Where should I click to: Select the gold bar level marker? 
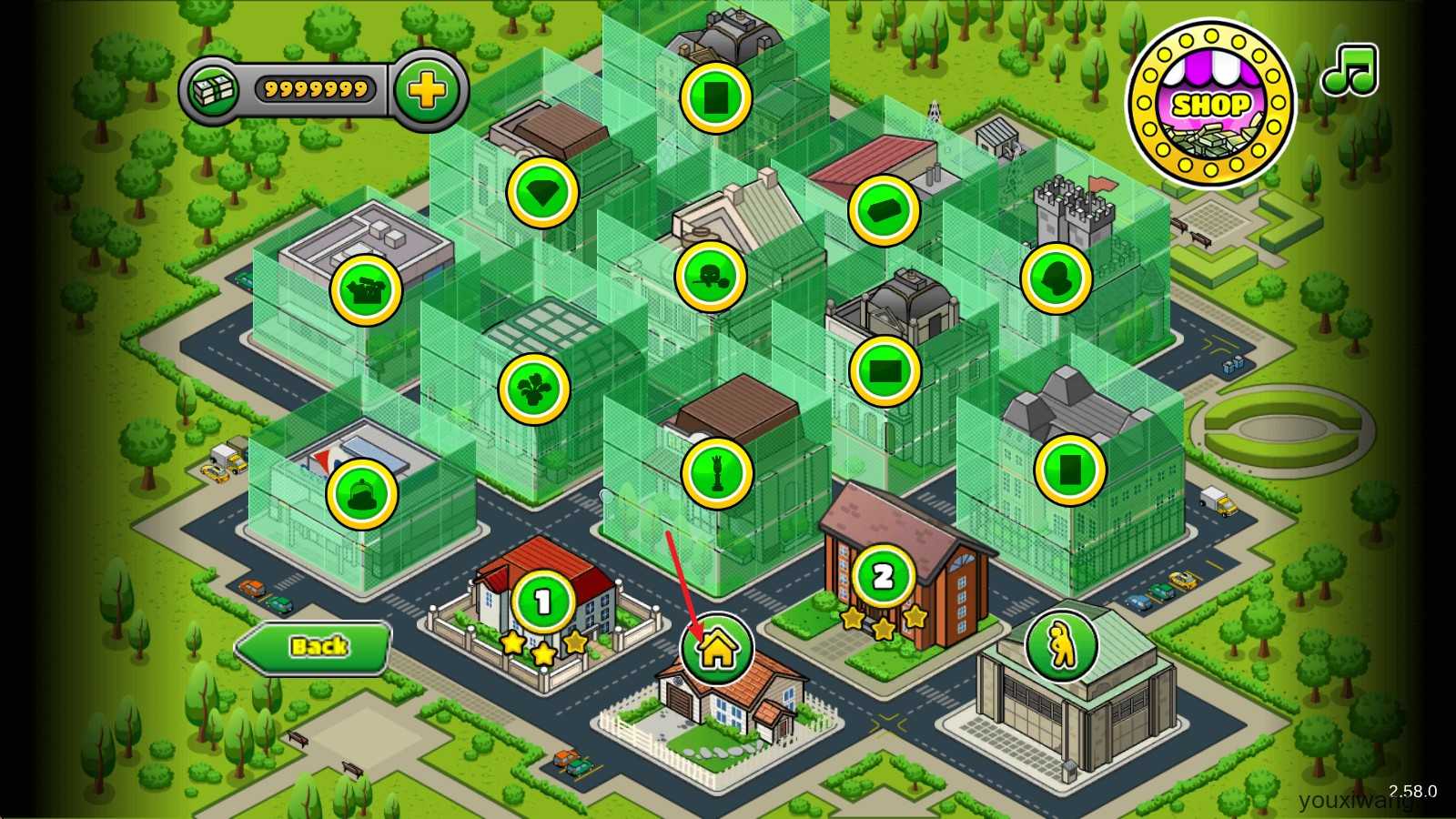884,210
